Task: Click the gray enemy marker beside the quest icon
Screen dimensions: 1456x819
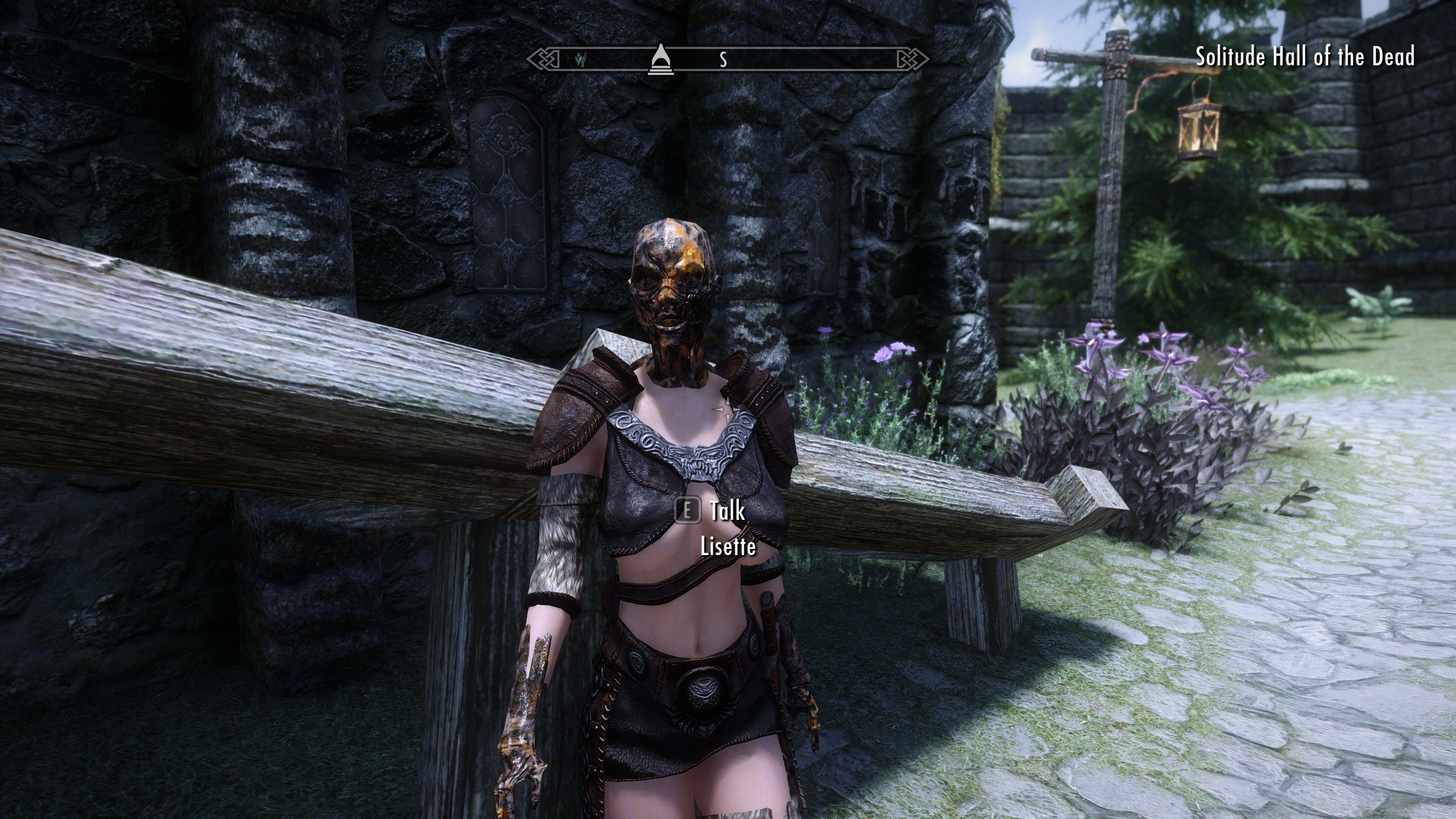Action: coord(584,59)
